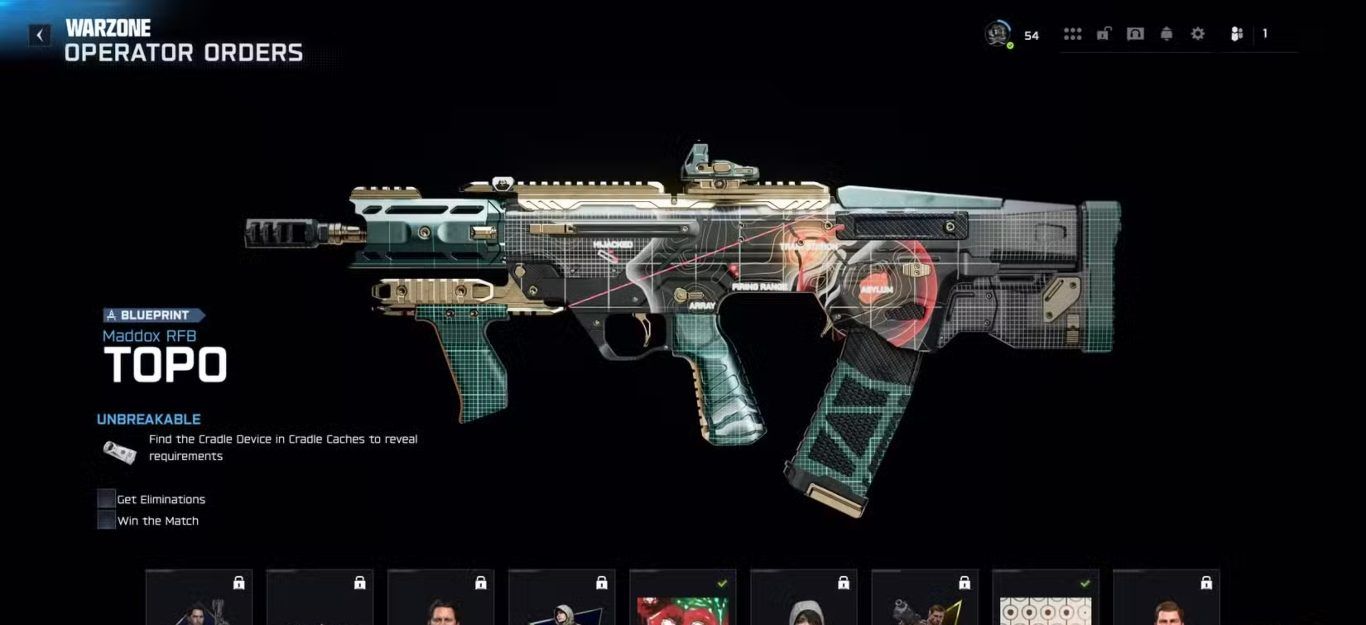Open the headset voice channels icon
This screenshot has height=625, width=1366.
[x=1135, y=34]
